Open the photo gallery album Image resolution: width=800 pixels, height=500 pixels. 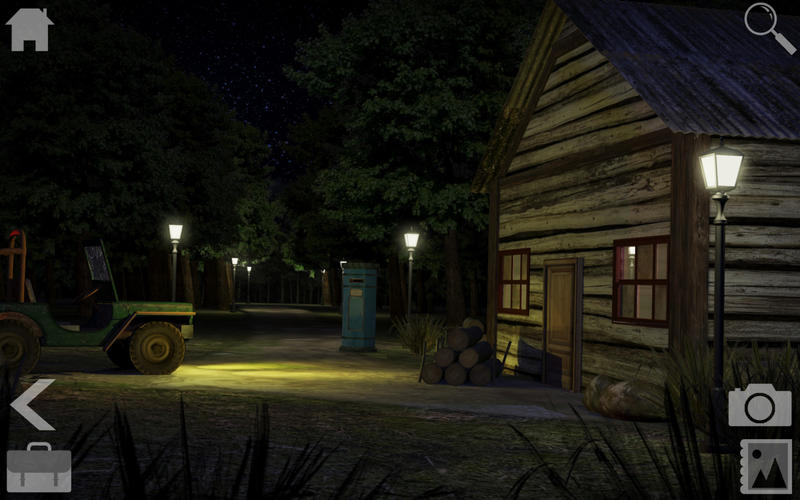[x=765, y=466]
